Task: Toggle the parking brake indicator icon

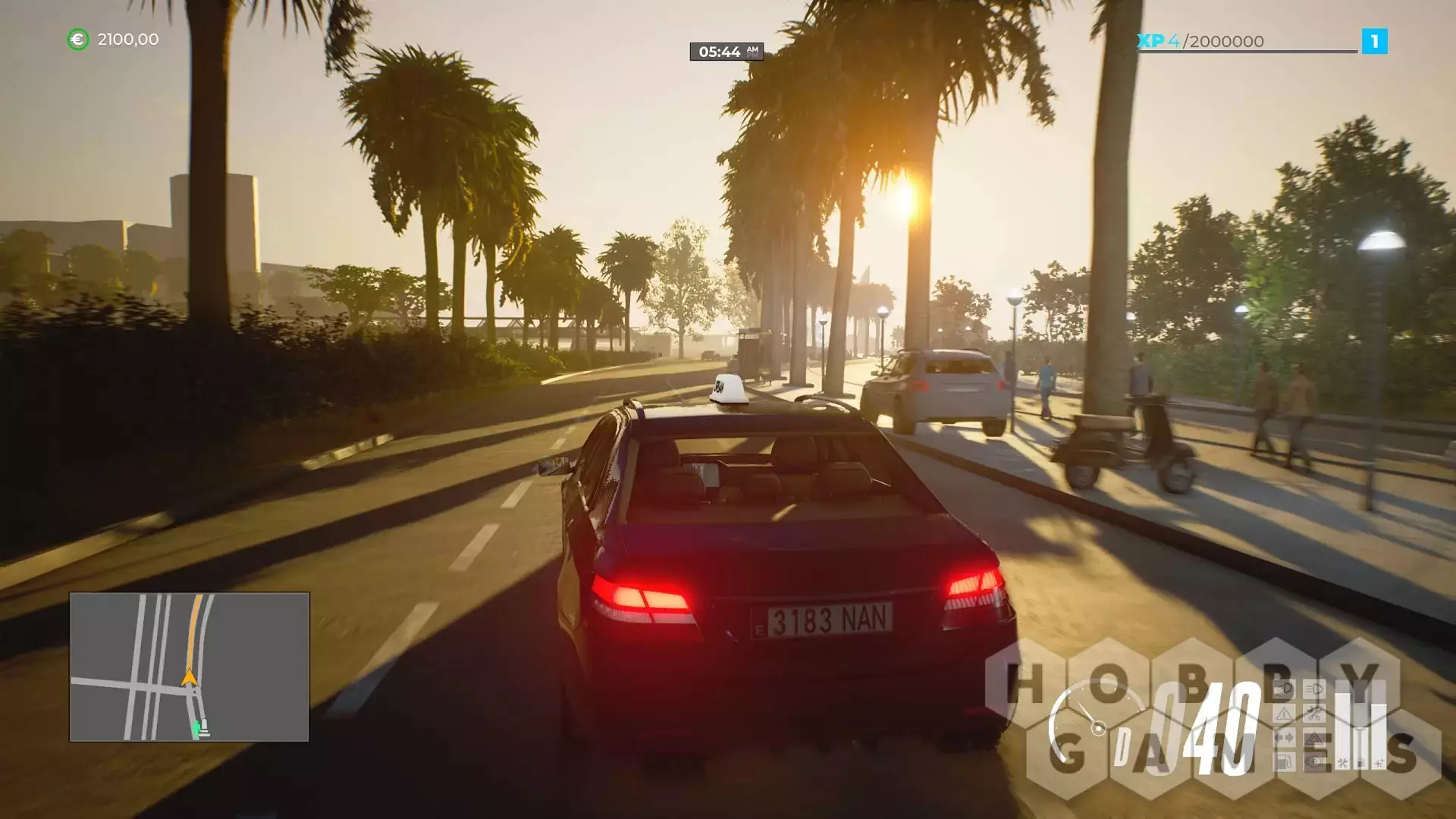Action: [x=1314, y=761]
